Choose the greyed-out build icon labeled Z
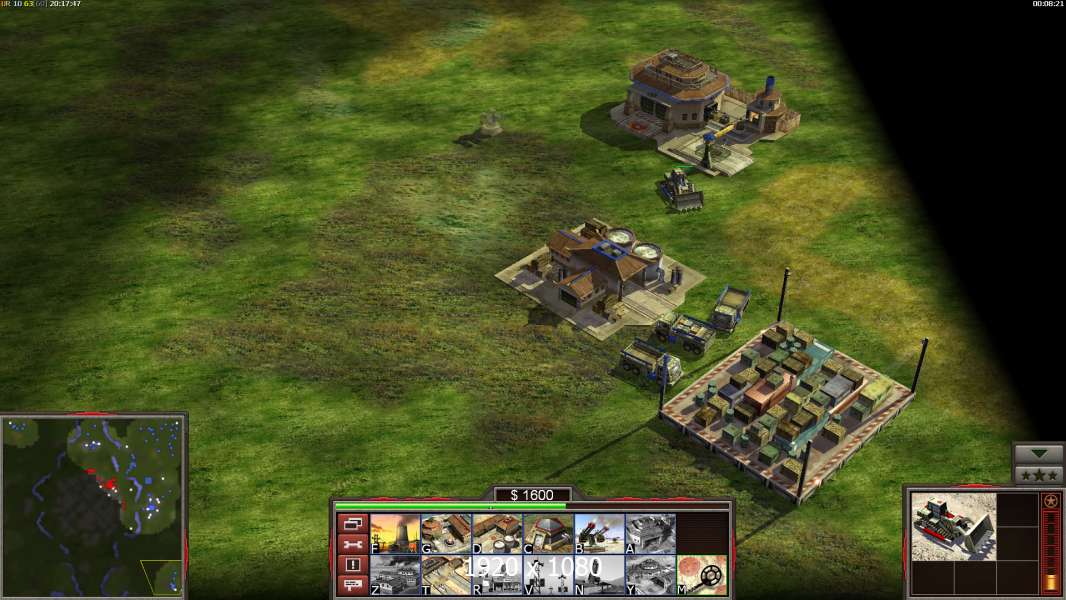The width and height of the screenshot is (1066, 600). pyautogui.click(x=395, y=574)
